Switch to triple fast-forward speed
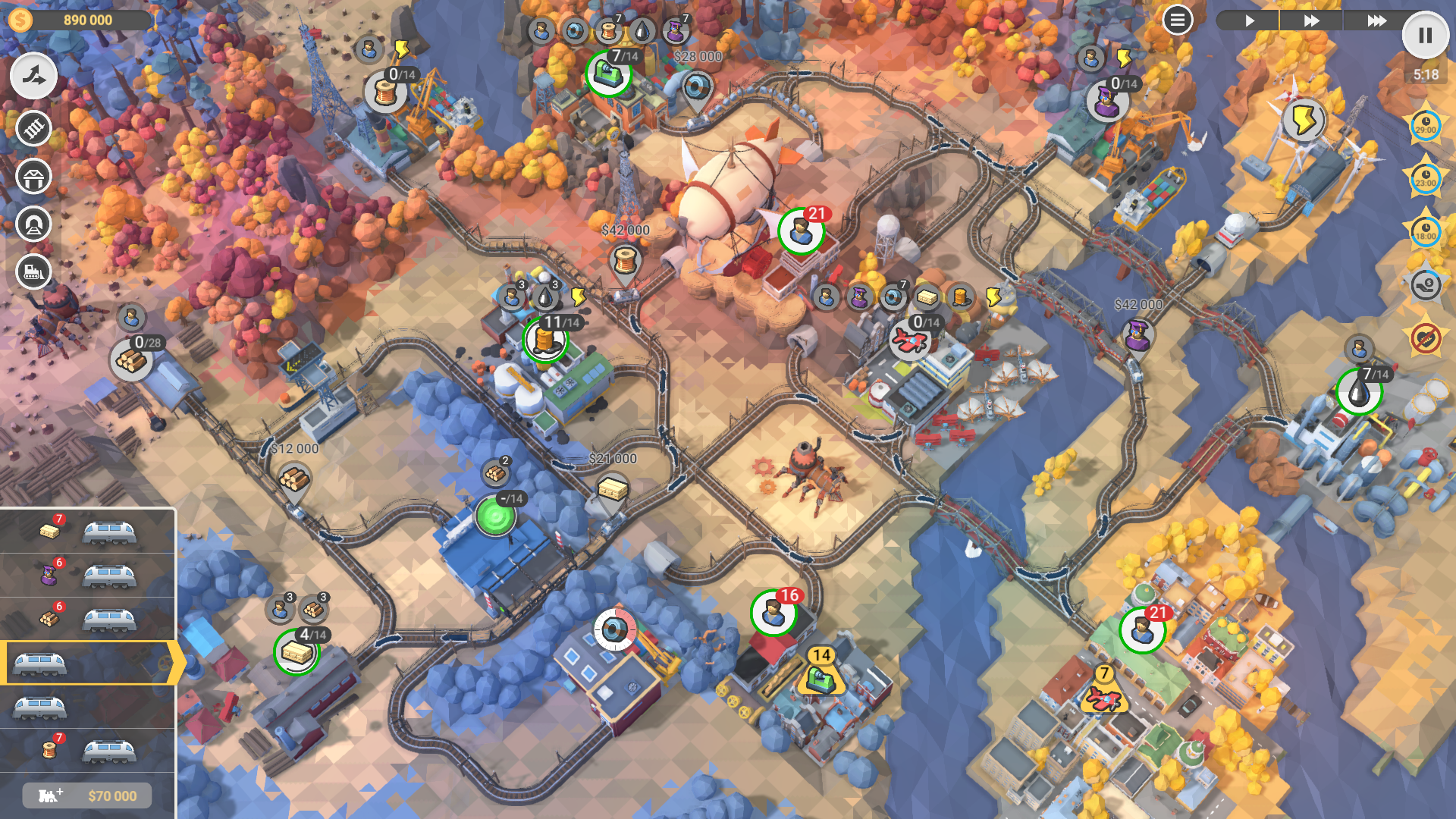The image size is (1456, 819). [x=1376, y=20]
